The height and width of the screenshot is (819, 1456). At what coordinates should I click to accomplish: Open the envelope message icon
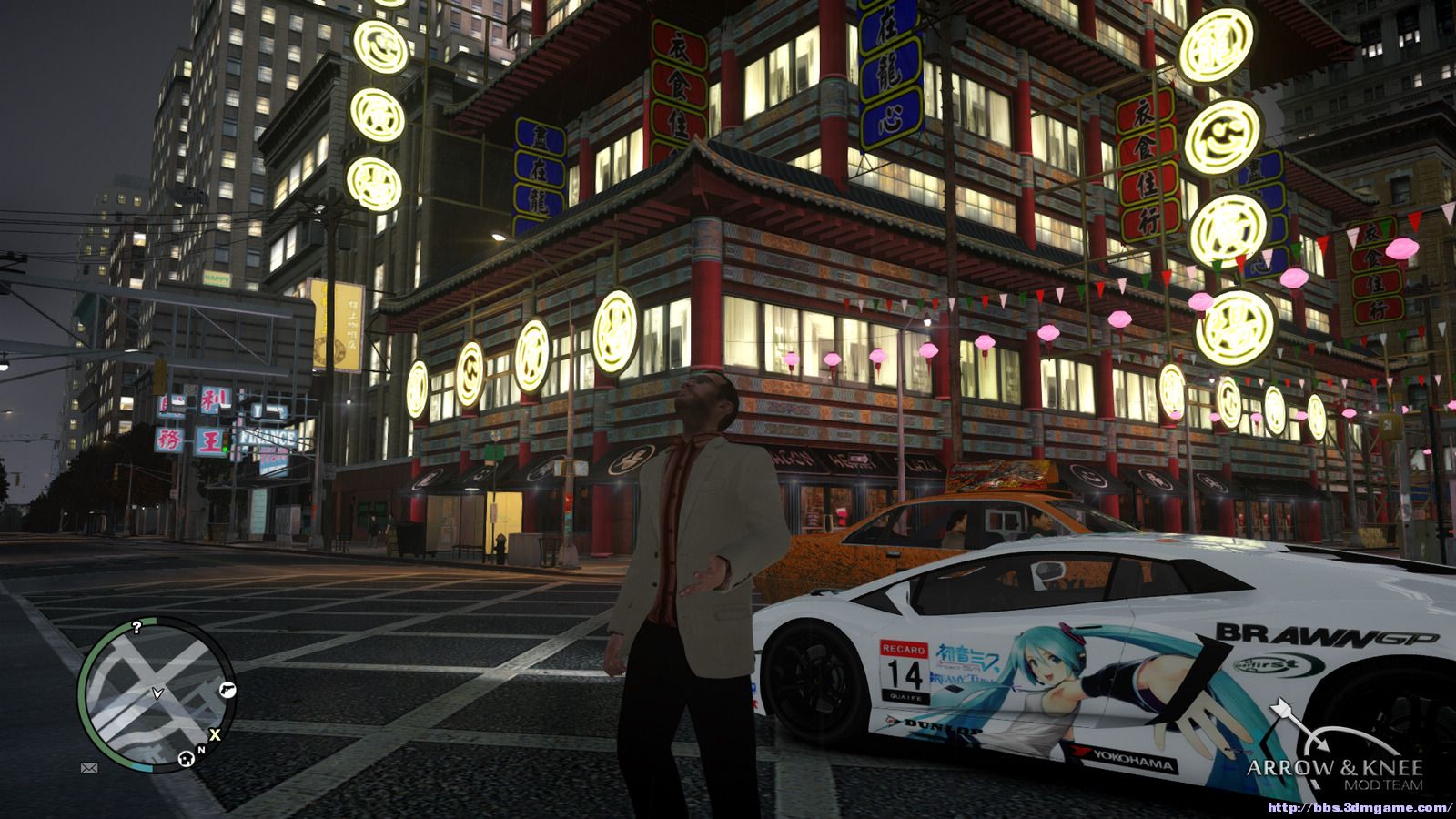point(89,769)
